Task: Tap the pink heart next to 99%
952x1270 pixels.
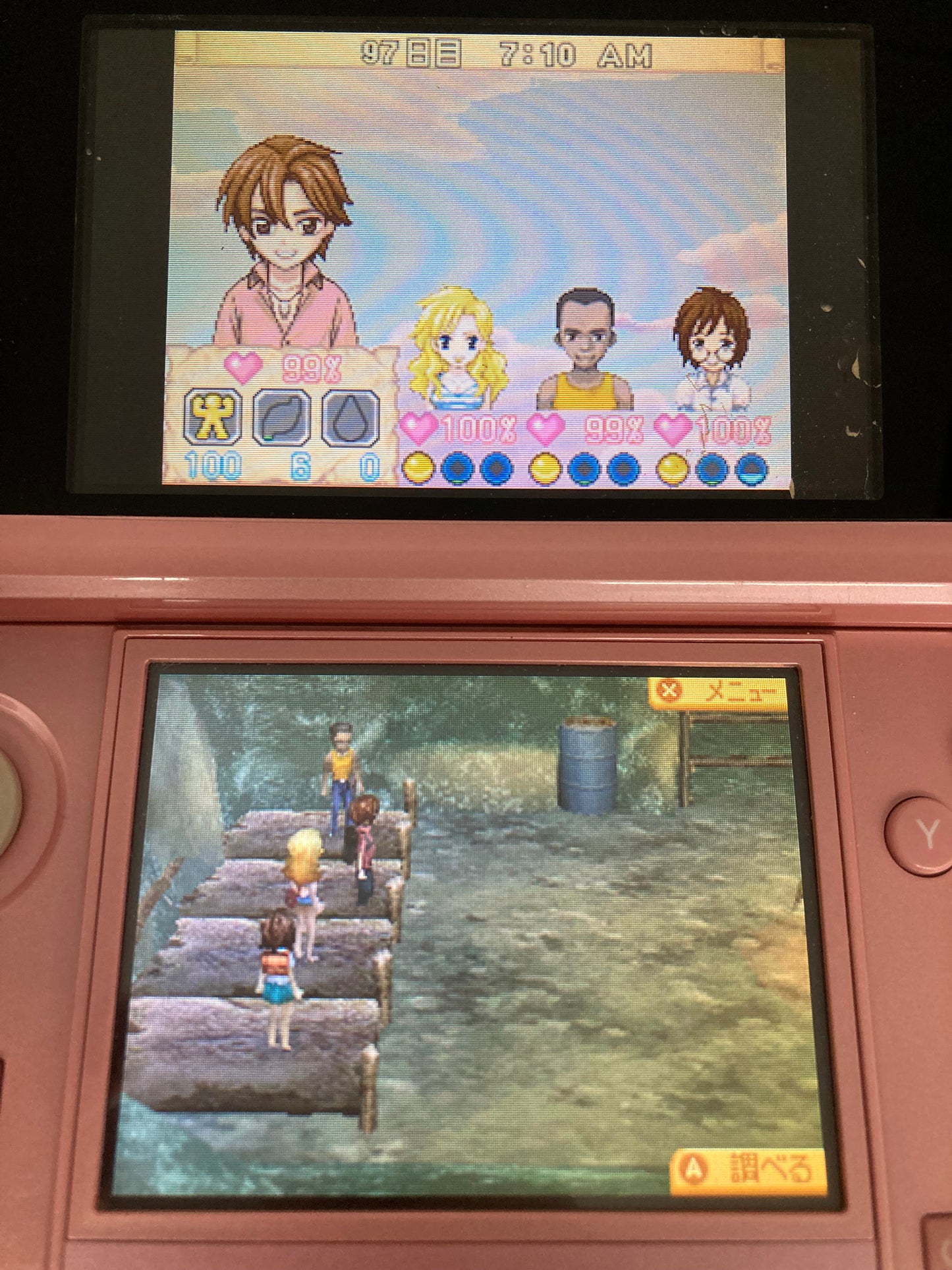Action: (242, 367)
